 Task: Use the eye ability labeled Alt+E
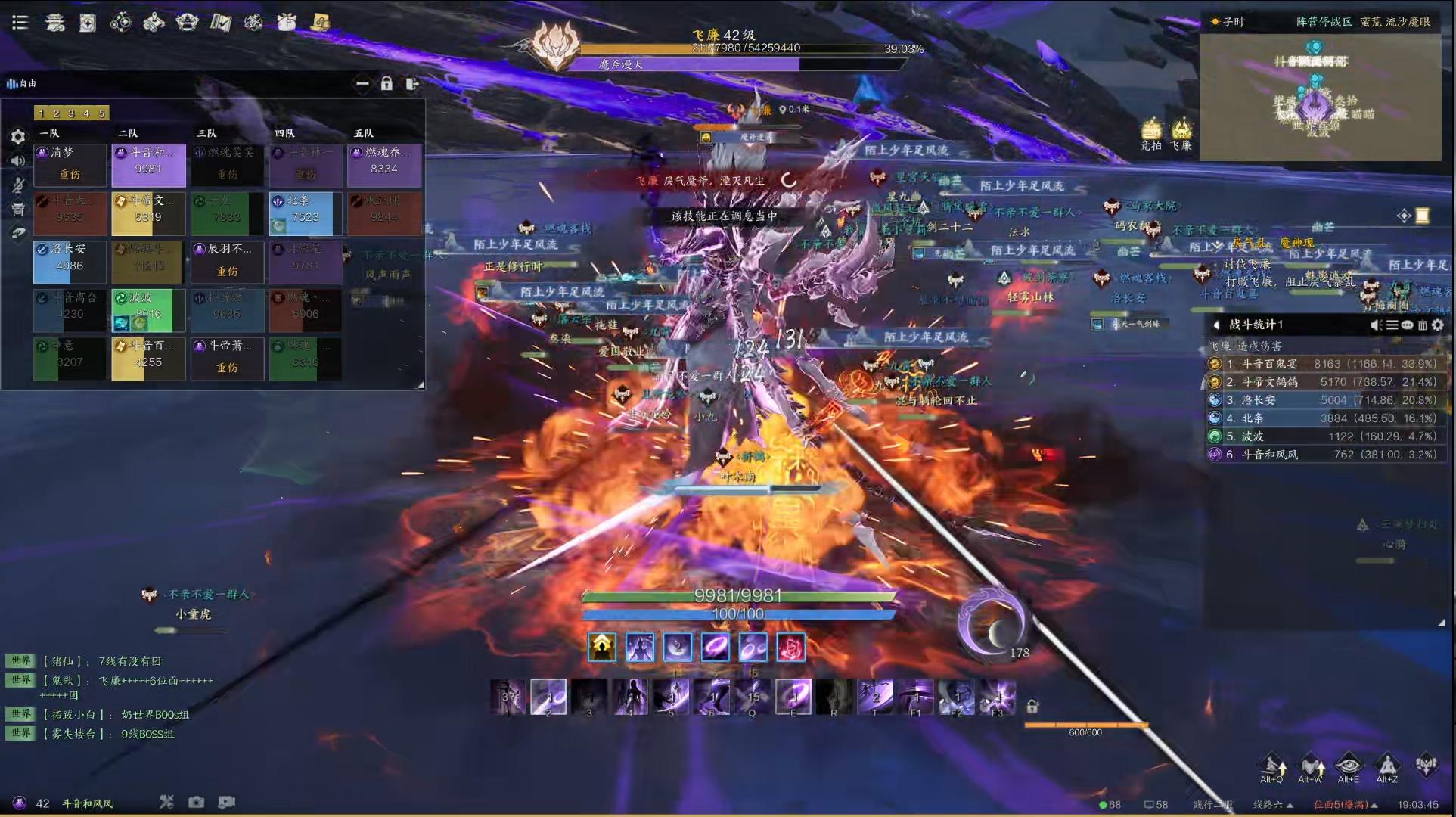(1349, 766)
